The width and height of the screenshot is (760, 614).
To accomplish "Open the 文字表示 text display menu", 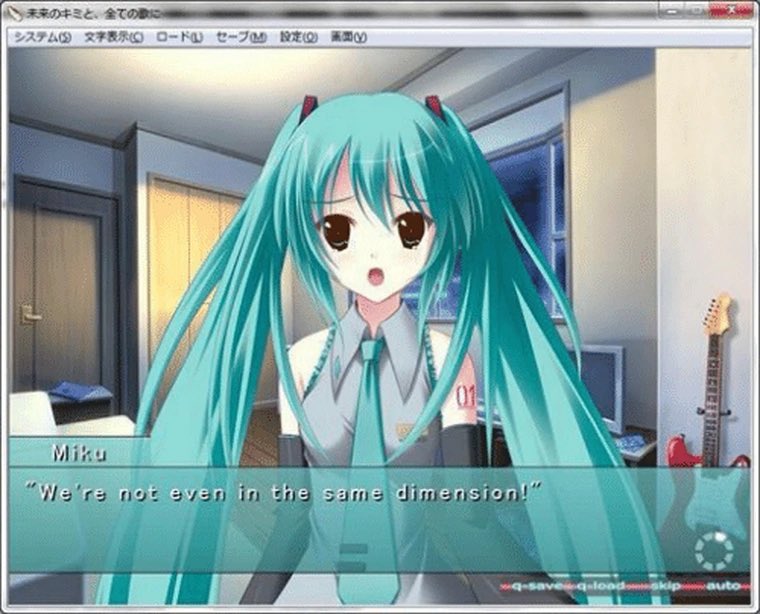I will pos(114,37).
